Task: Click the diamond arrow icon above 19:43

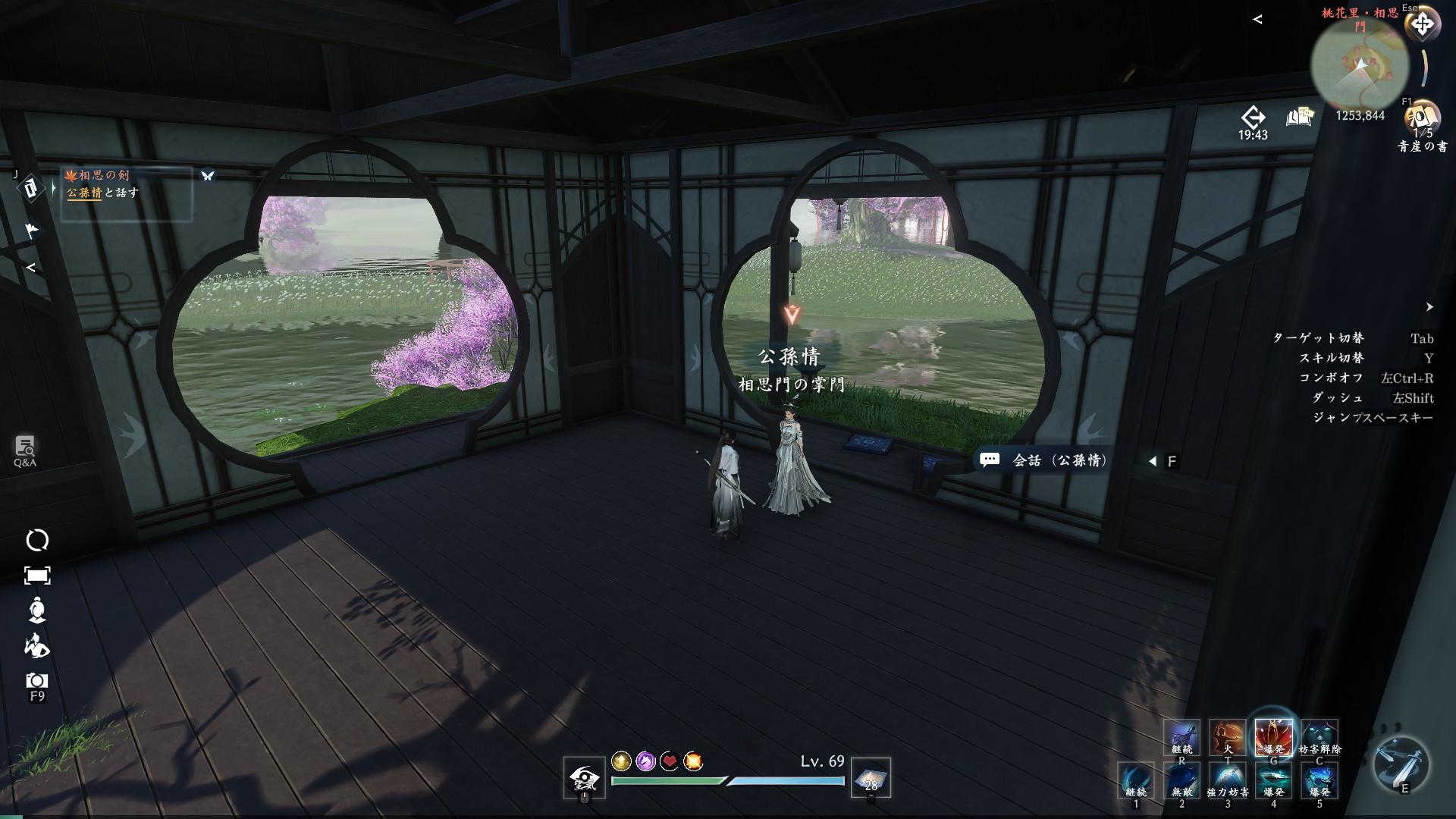Action: (x=1253, y=118)
